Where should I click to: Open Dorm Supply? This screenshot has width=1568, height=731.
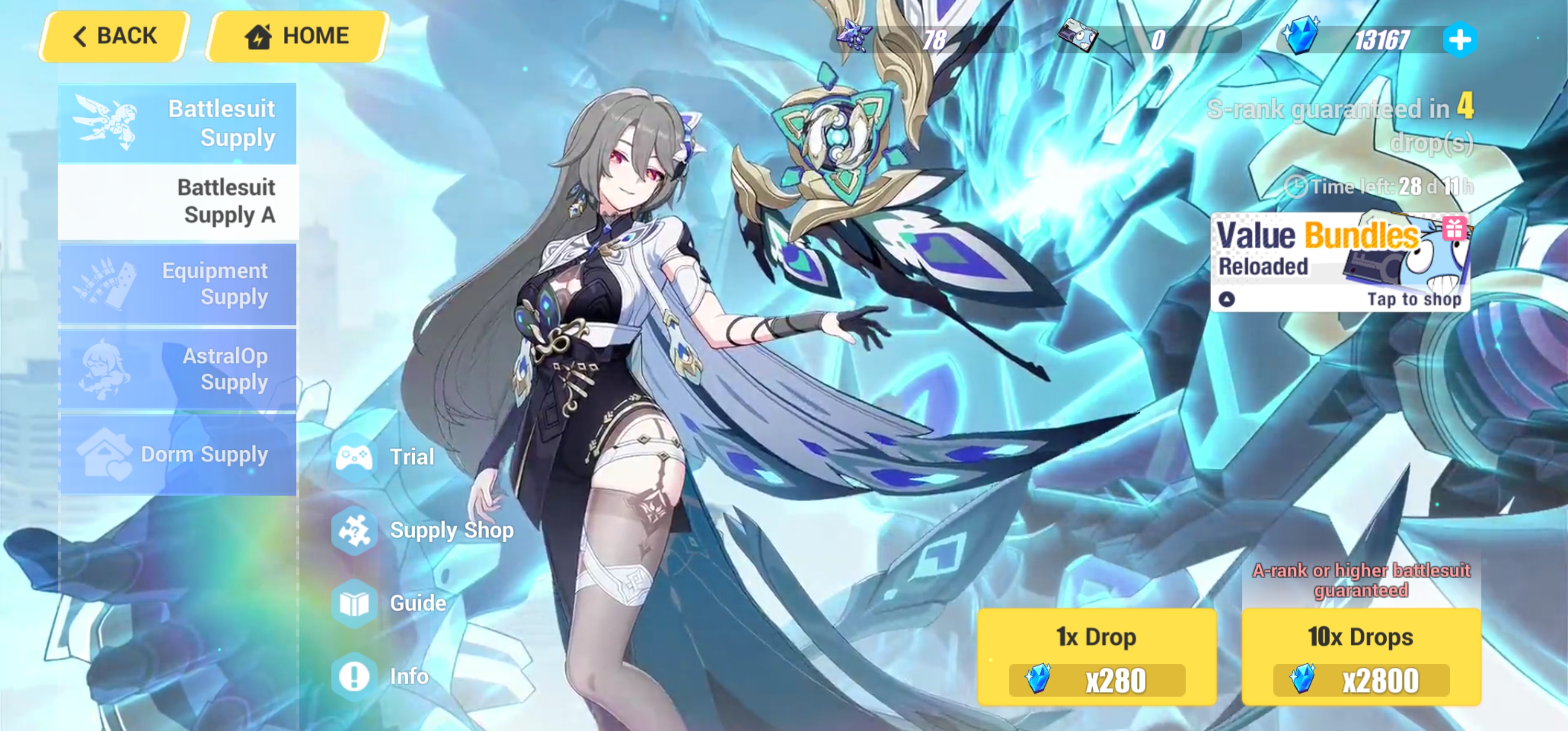[177, 454]
